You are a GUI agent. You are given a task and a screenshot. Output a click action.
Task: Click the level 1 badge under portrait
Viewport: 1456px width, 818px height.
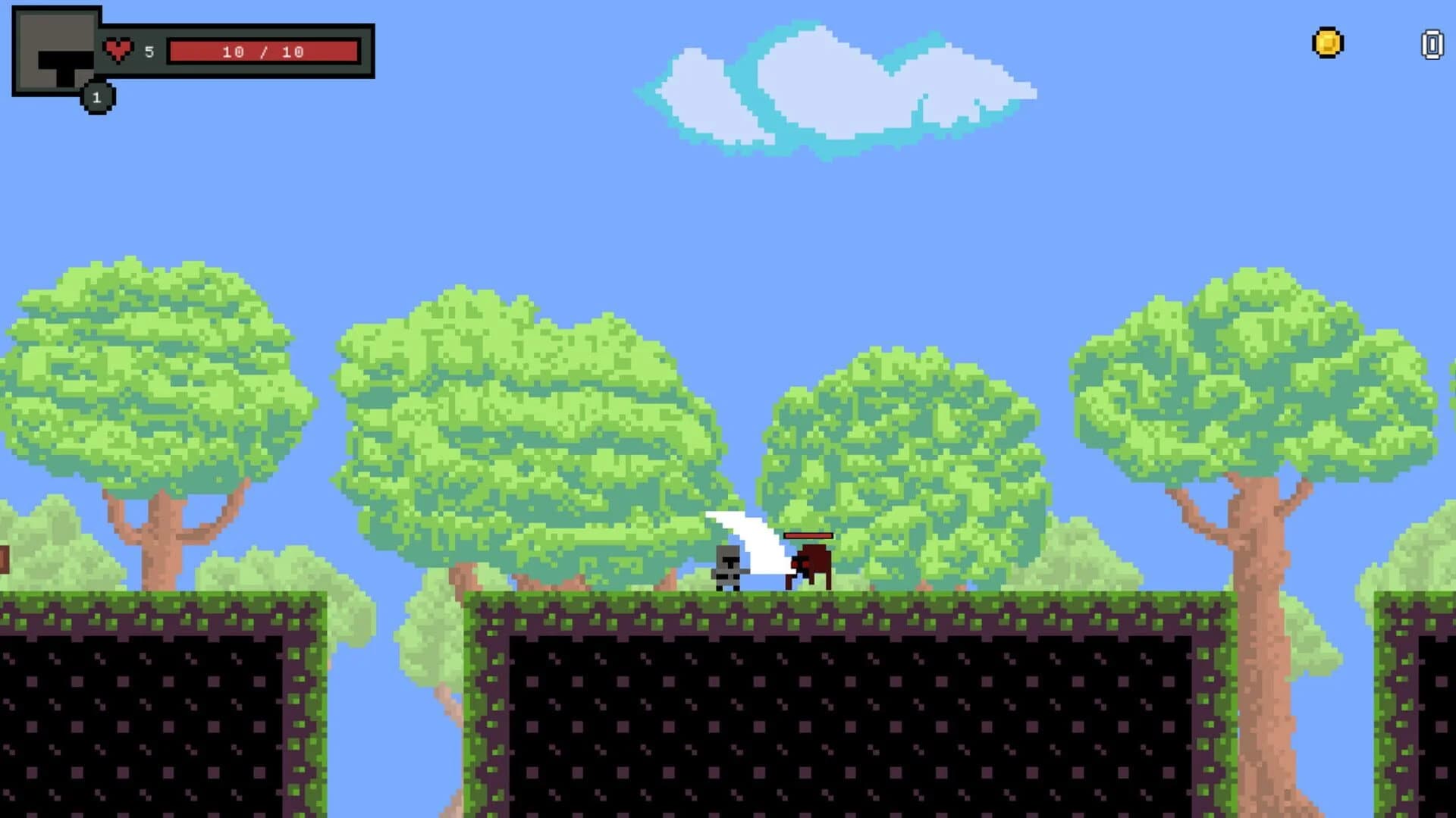(x=97, y=96)
